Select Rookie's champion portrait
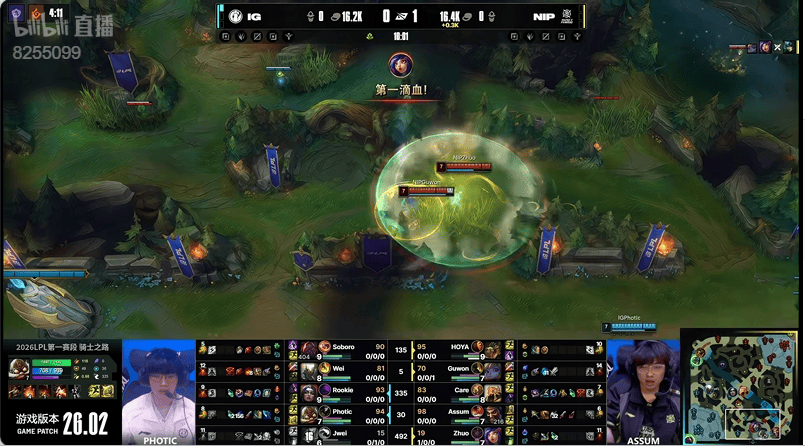Viewport: 805px width, 446px height. pyautogui.click(x=310, y=391)
